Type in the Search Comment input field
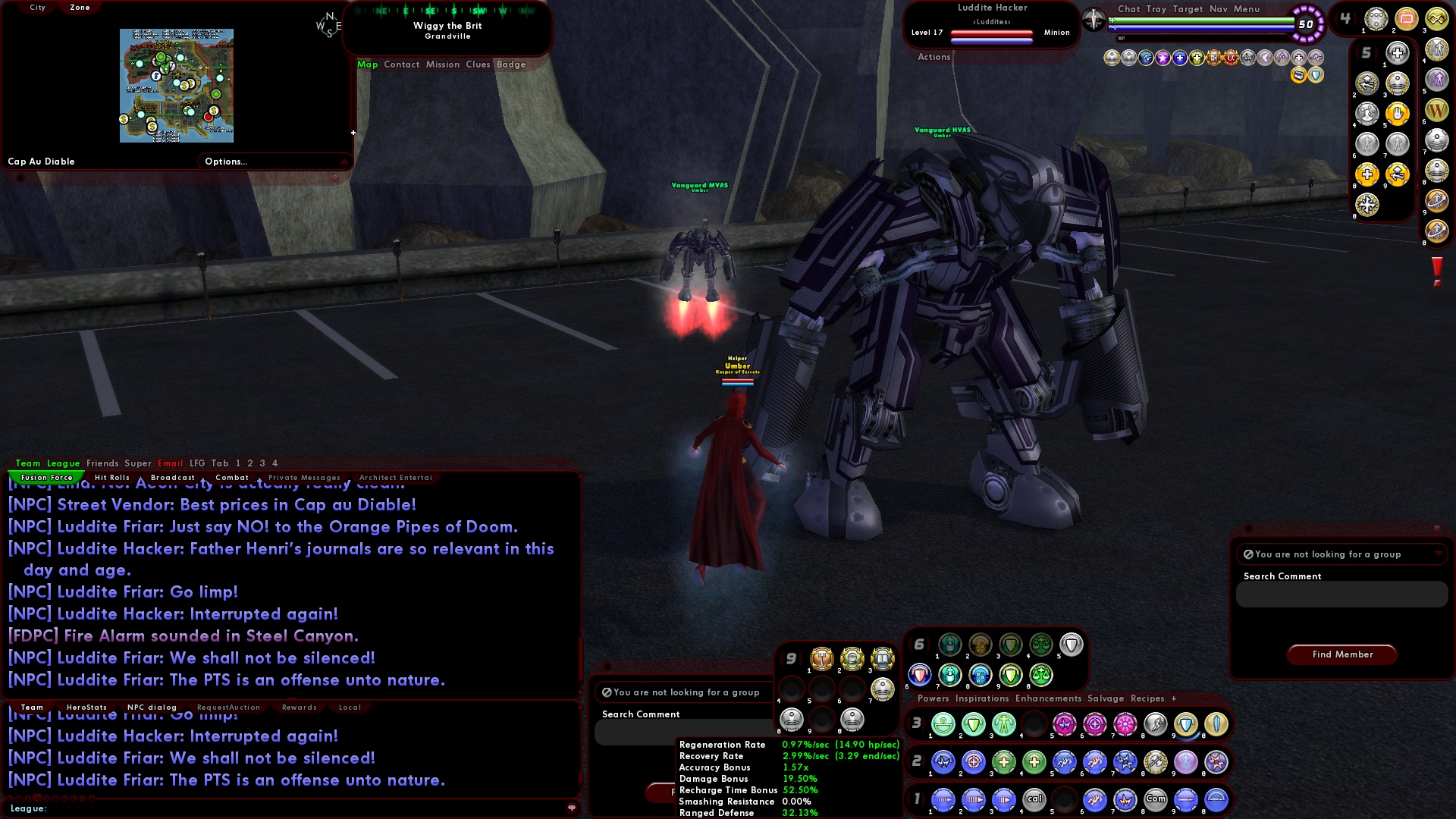The image size is (1456, 819). pos(1341,595)
